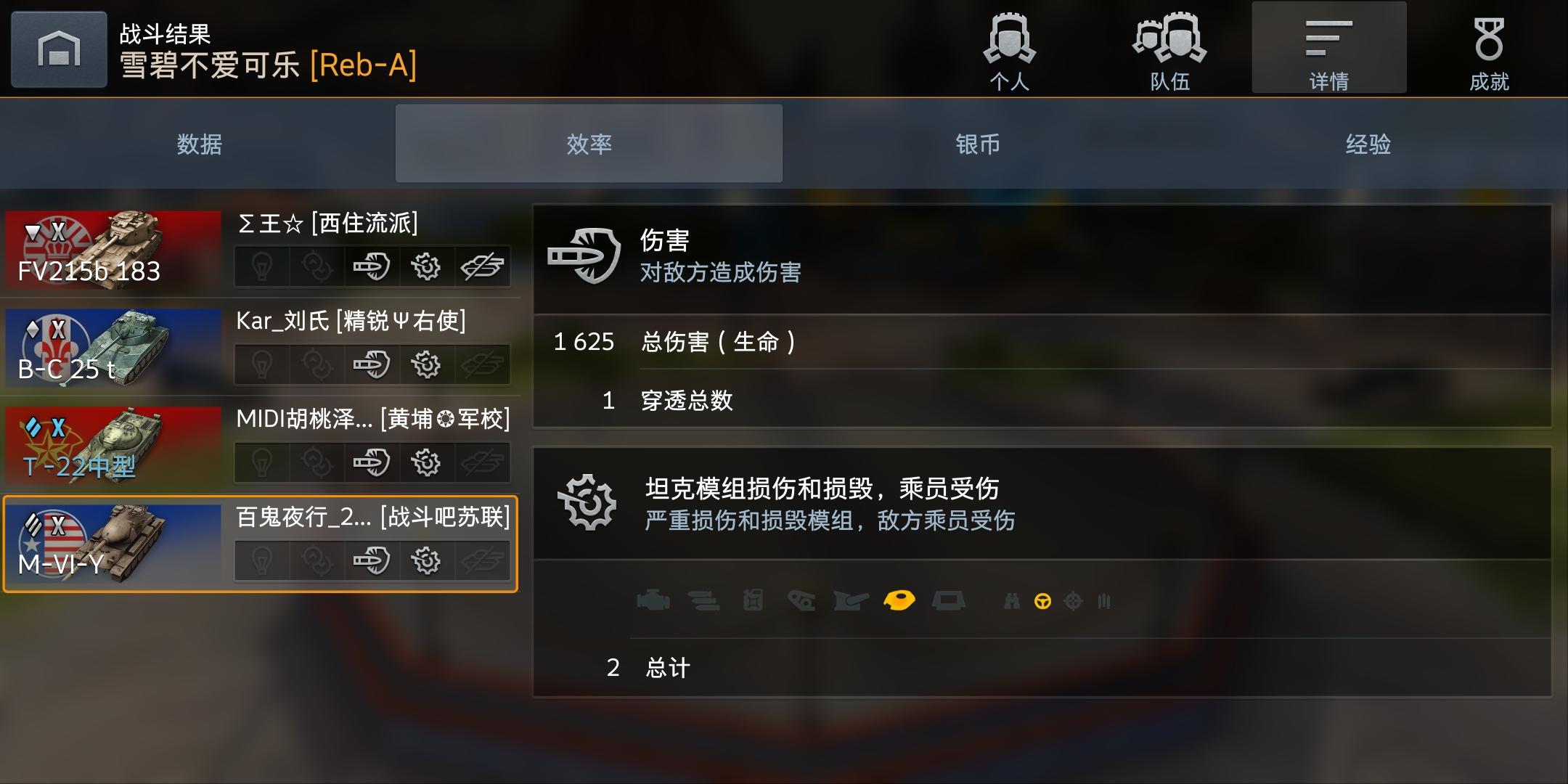Toggle the assist damage icon for Kar_刘氏
This screenshot has height=784, width=1568.
(x=318, y=365)
